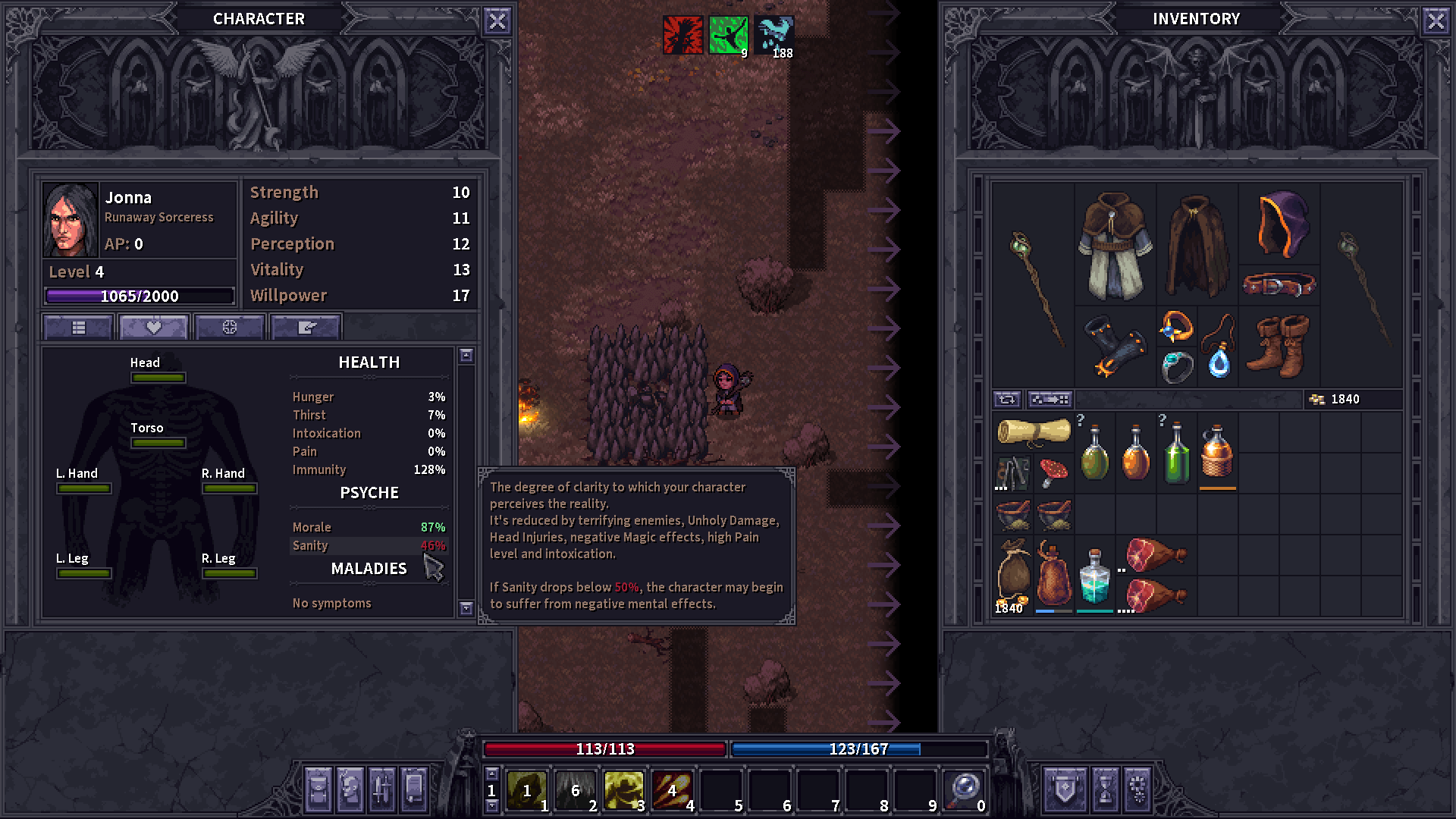
Task: Open the hourglass rest menu button
Action: tap(1105, 789)
